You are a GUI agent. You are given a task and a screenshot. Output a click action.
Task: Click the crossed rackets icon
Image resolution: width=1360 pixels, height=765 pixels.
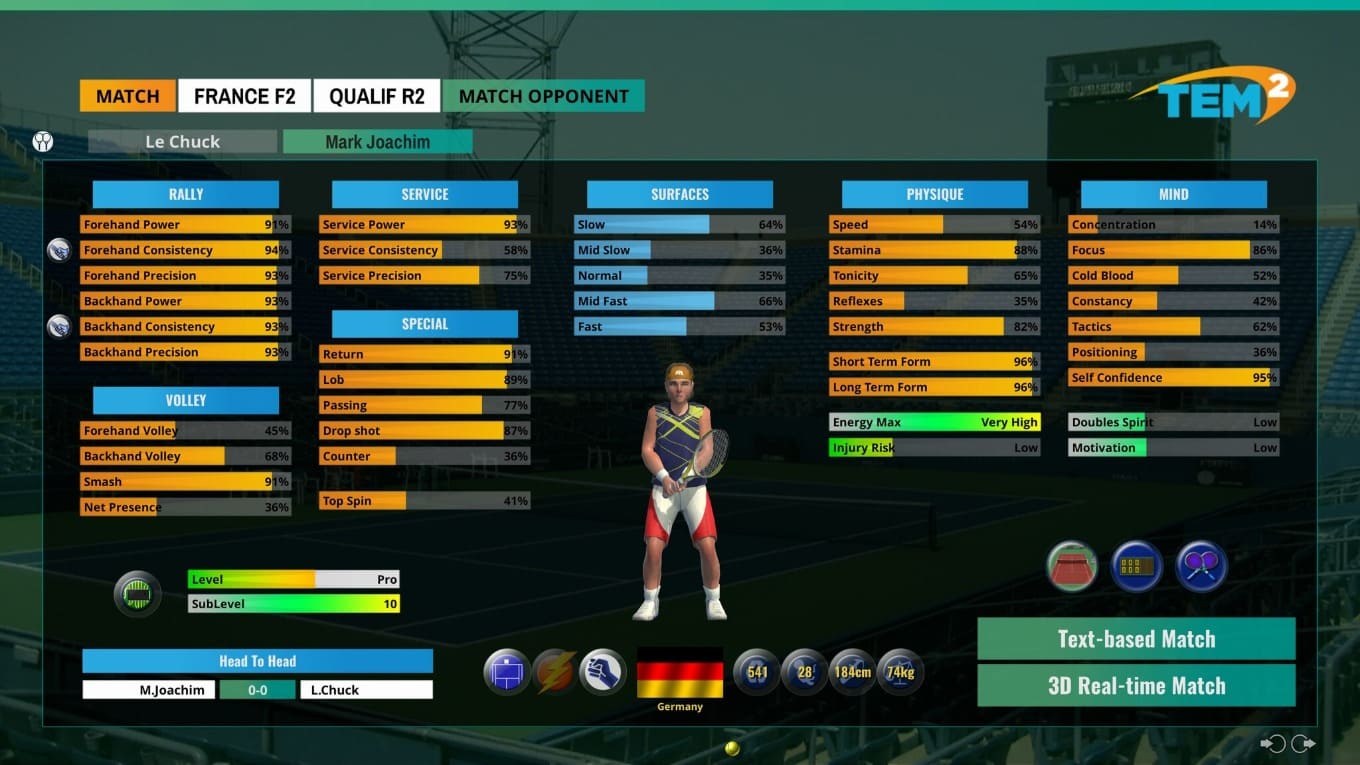1201,567
